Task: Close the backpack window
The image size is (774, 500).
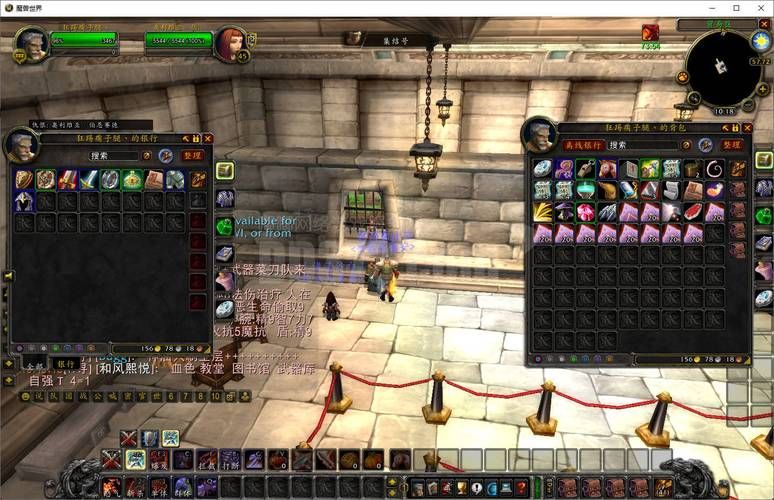Action: (749, 128)
